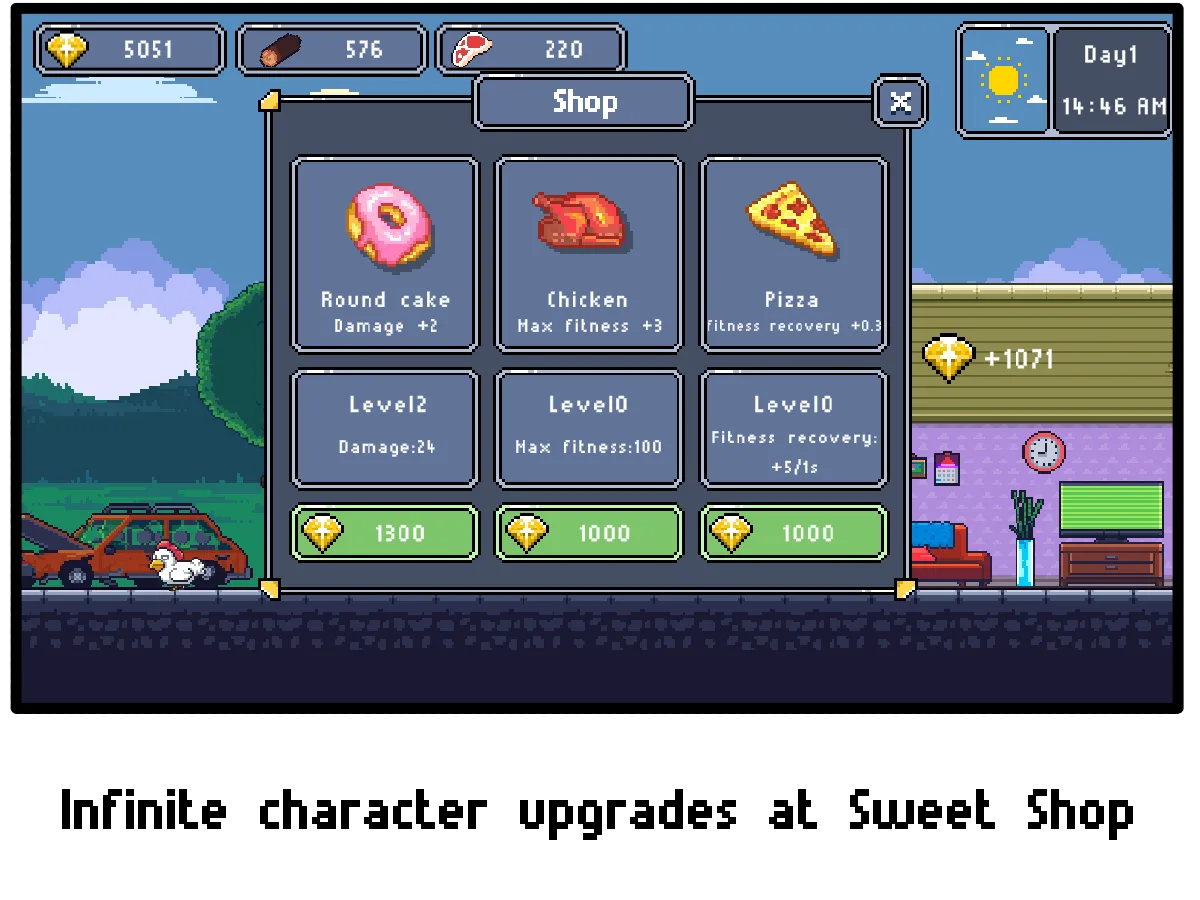The height and width of the screenshot is (900, 1200).
Task: Buy the Round cake upgrade for 1300
Action: tap(385, 533)
